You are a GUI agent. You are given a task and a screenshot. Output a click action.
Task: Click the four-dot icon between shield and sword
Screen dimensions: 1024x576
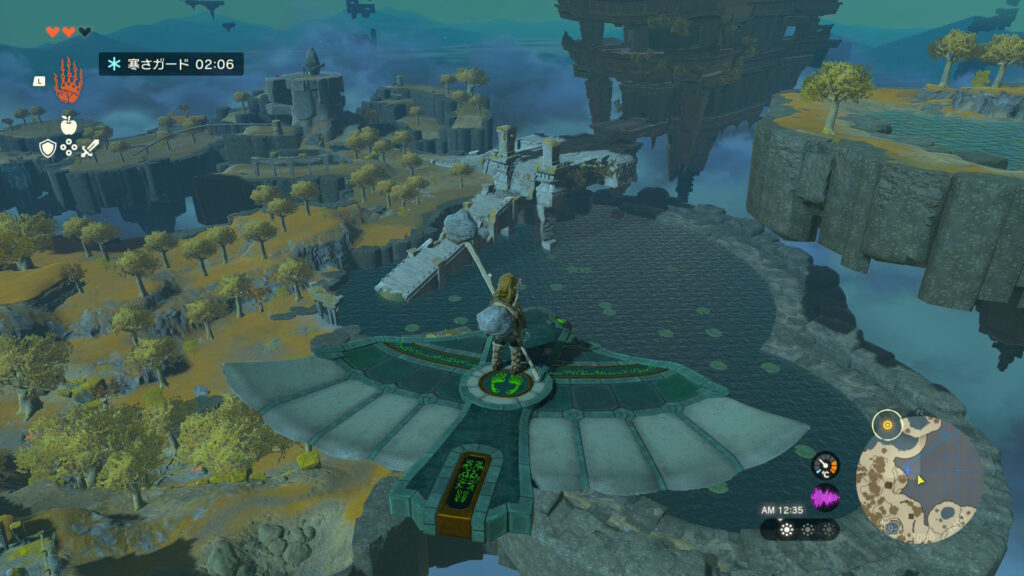(68, 149)
